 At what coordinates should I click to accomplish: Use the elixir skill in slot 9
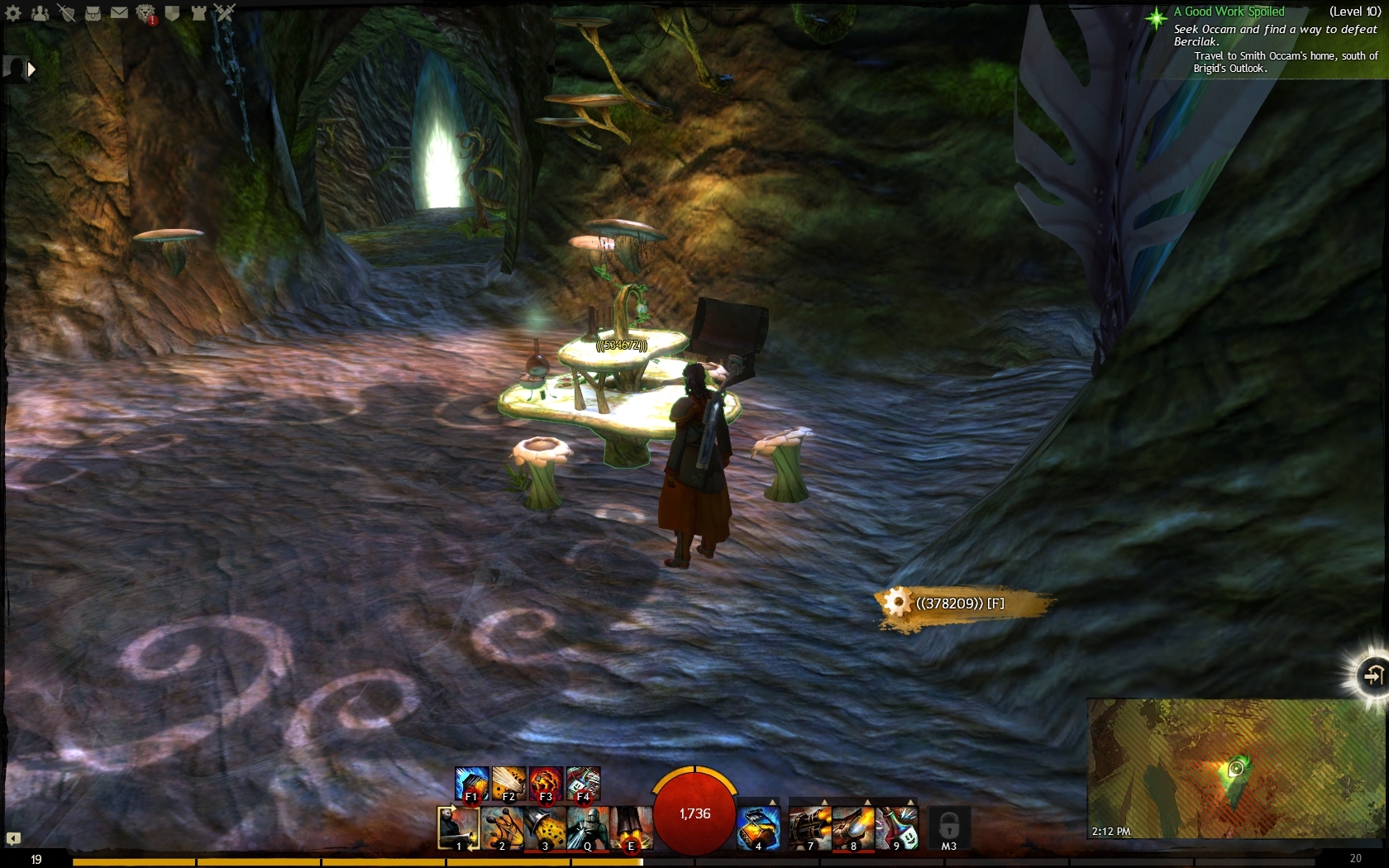pos(896,827)
